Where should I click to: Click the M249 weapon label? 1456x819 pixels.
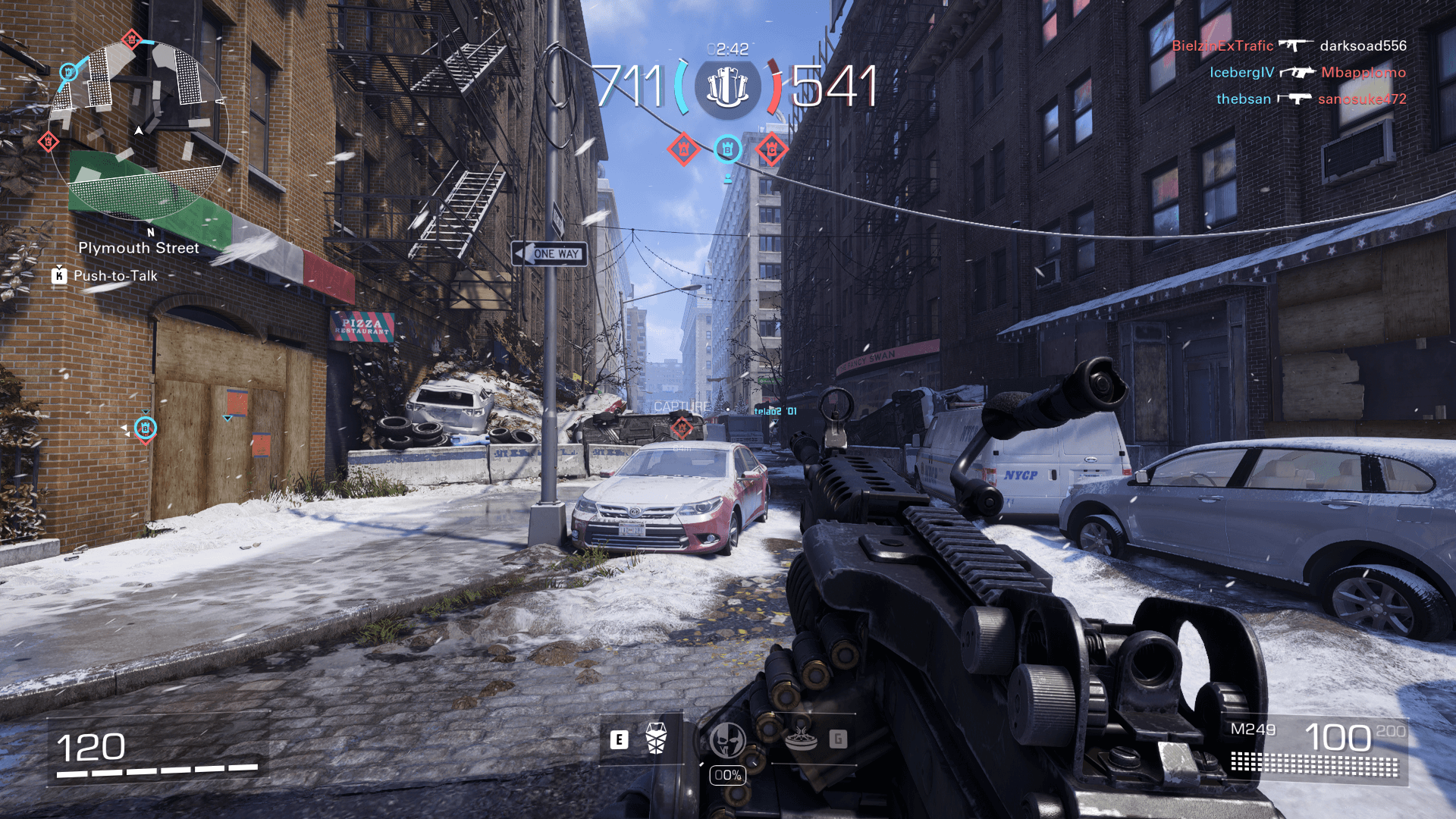point(1253,730)
